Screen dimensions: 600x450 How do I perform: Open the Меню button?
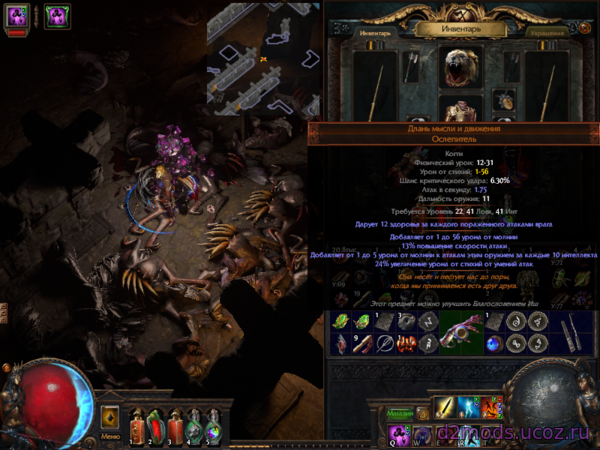click(x=110, y=435)
